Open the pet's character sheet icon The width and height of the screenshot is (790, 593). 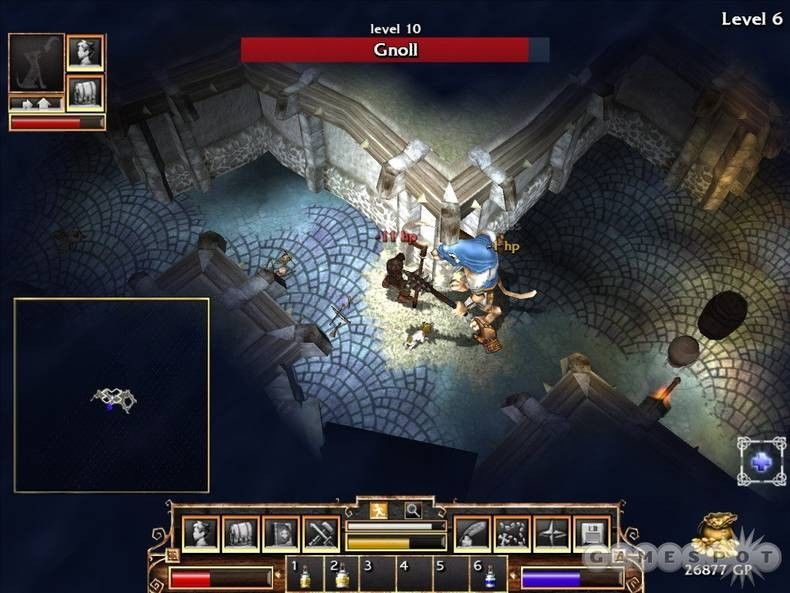pyautogui.click(x=85, y=52)
